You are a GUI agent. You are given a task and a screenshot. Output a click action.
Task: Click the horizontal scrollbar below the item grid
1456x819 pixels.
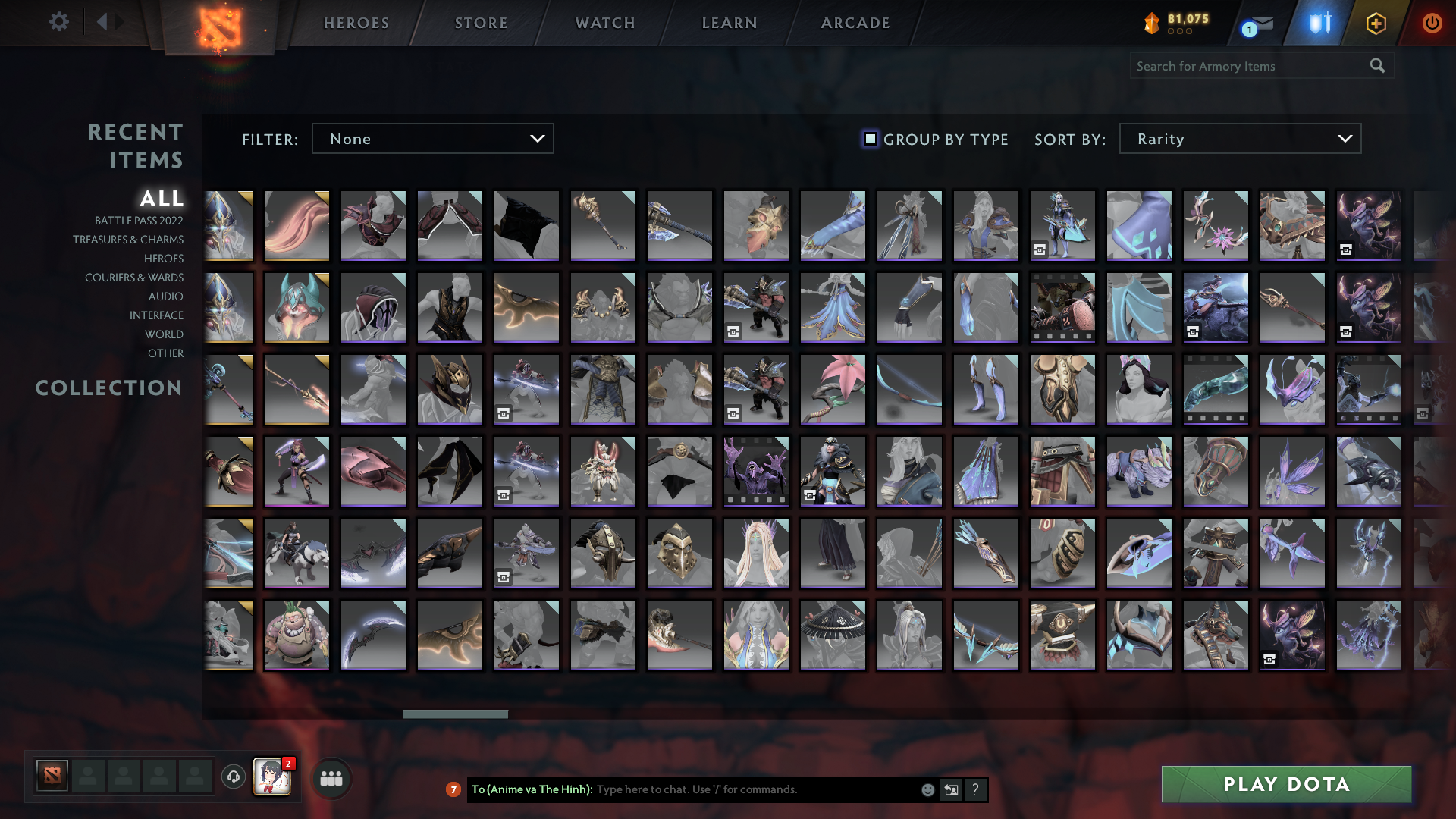tap(453, 713)
